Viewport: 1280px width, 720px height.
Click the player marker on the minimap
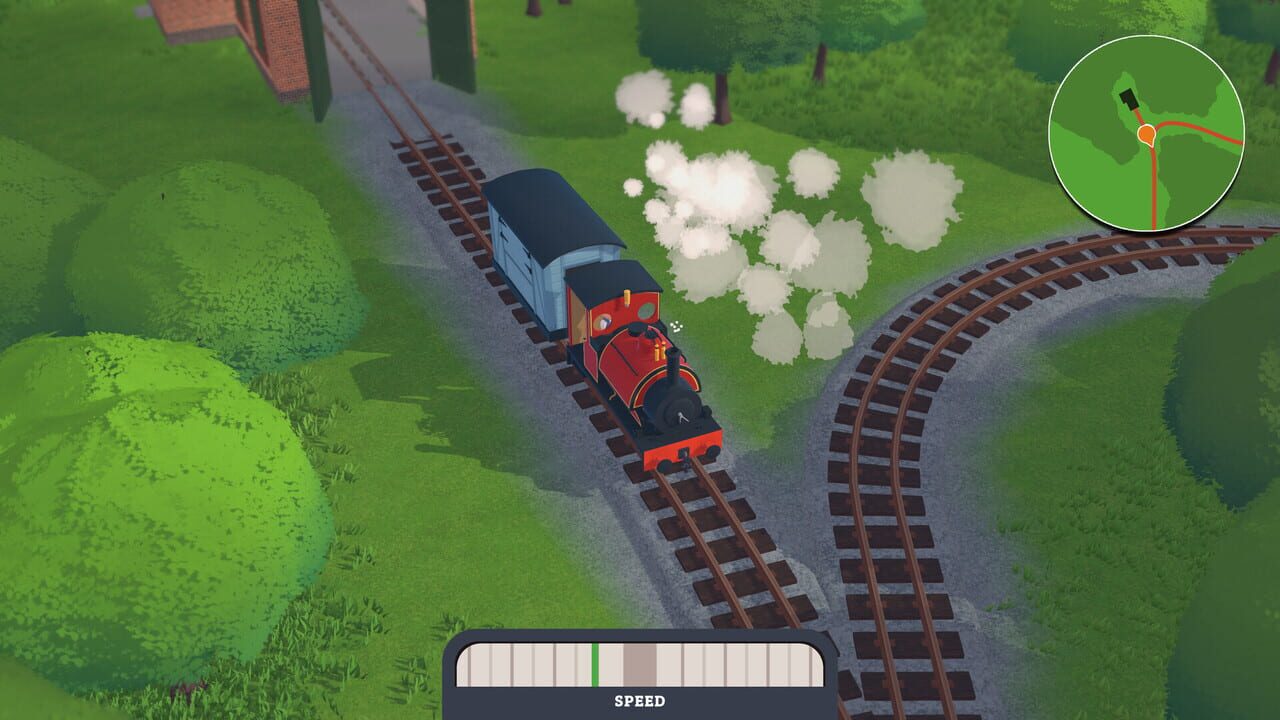click(x=1146, y=131)
